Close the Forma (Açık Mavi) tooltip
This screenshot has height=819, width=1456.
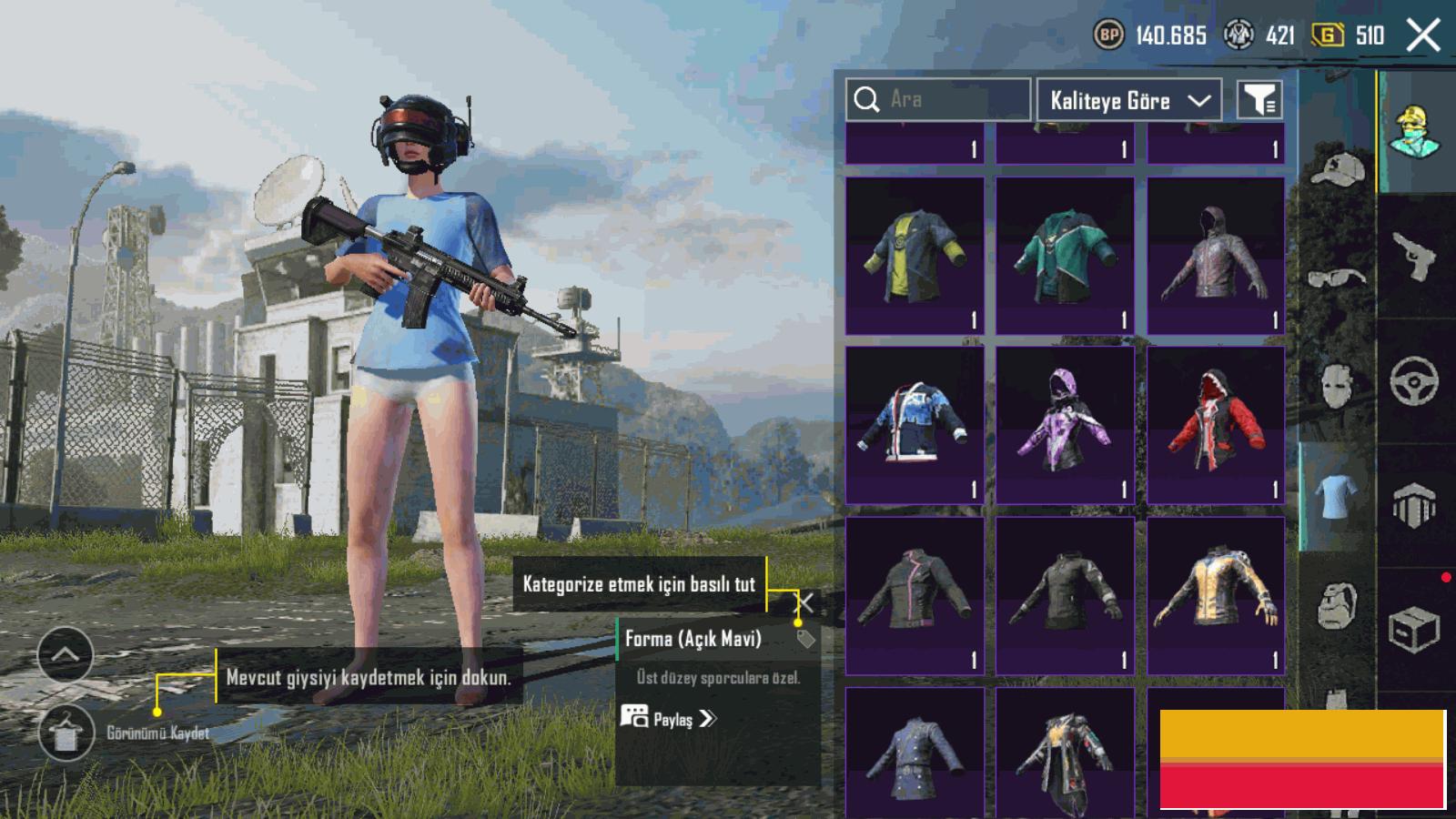click(806, 602)
